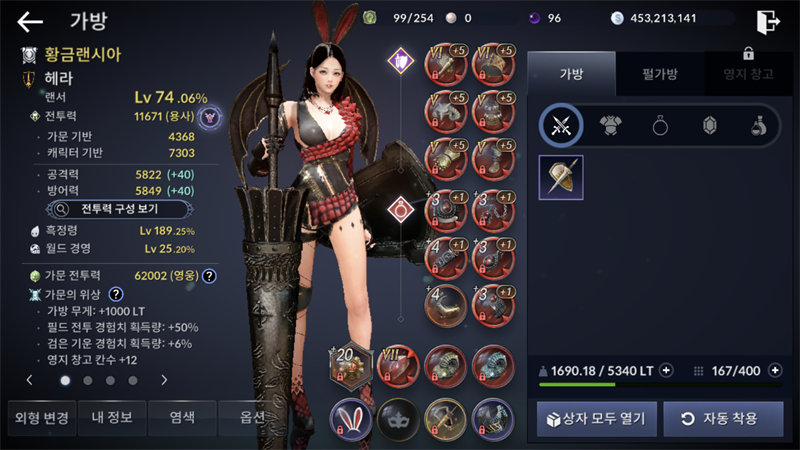
Task: Expand bag weight limit with plus
Action: tap(667, 370)
